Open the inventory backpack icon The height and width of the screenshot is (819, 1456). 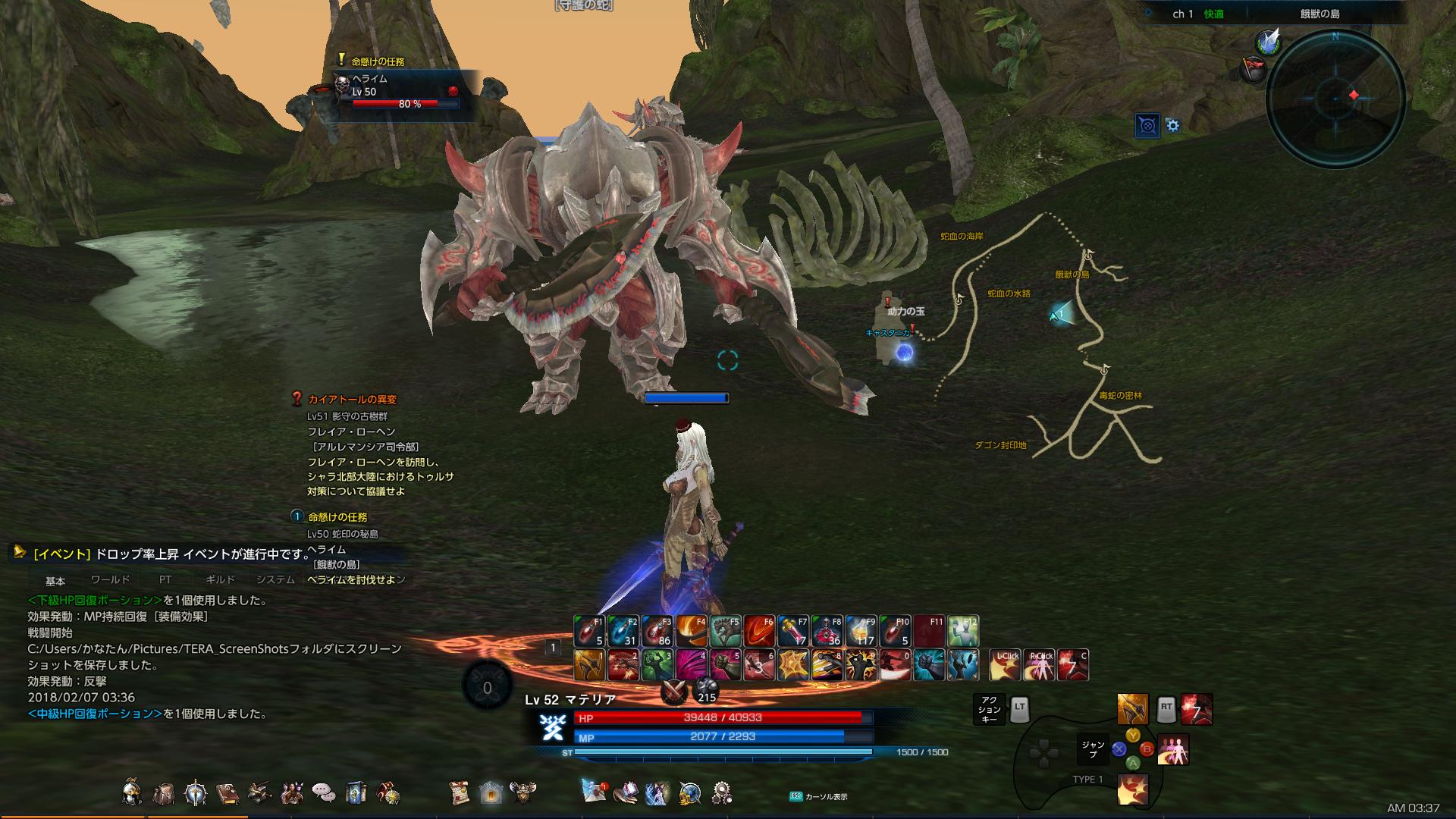click(163, 792)
